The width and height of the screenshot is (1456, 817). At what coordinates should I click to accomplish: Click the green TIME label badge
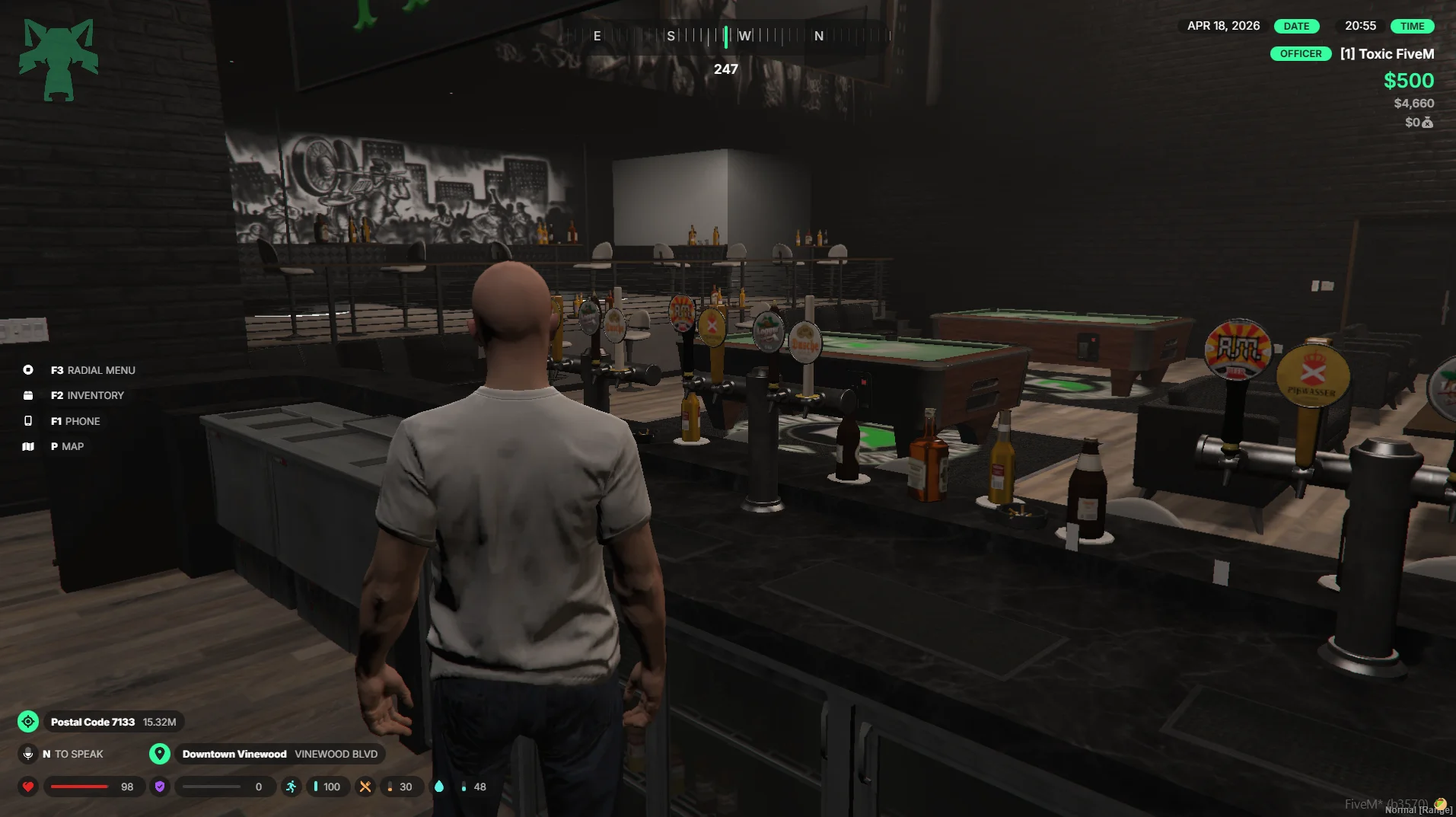click(x=1412, y=26)
